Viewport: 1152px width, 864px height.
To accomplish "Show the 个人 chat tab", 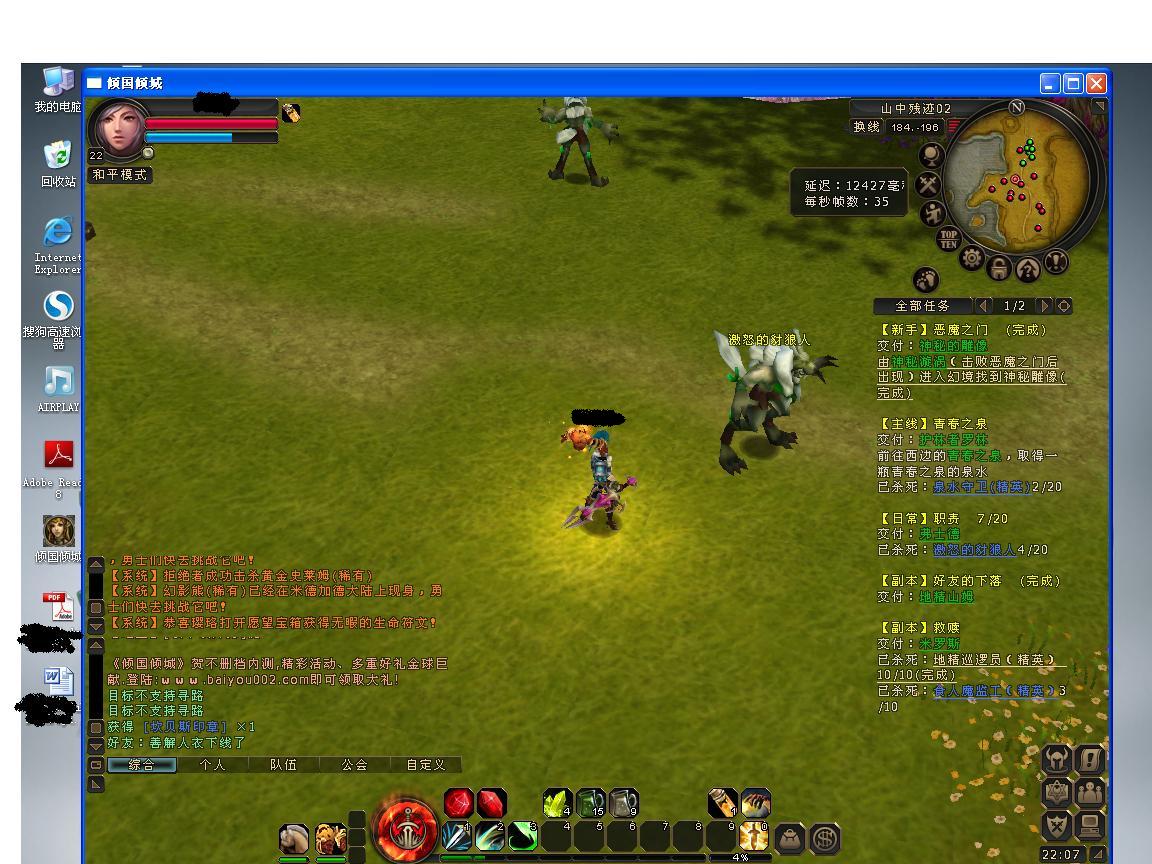I will click(x=212, y=764).
